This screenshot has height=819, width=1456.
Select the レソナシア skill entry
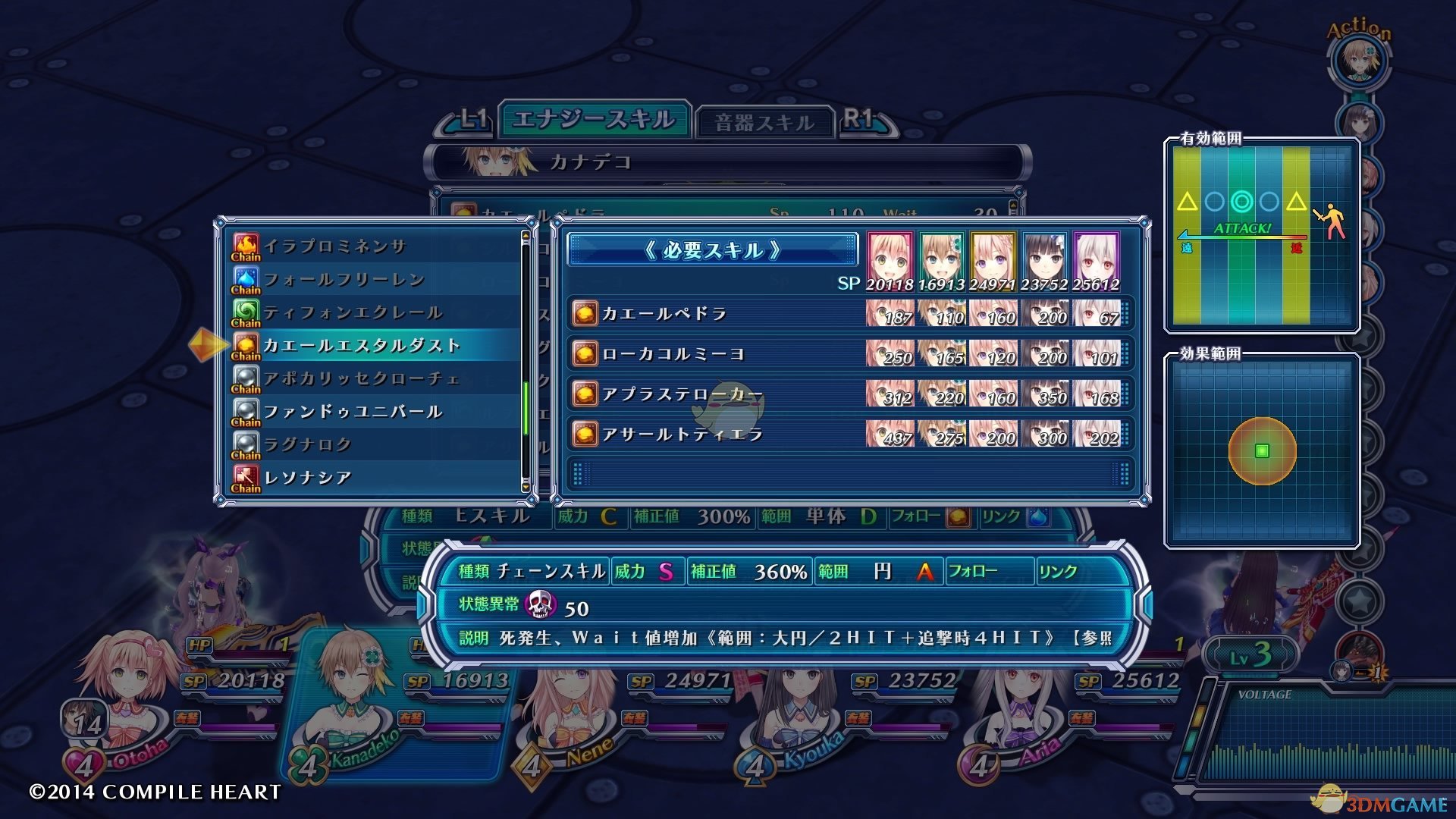307,478
